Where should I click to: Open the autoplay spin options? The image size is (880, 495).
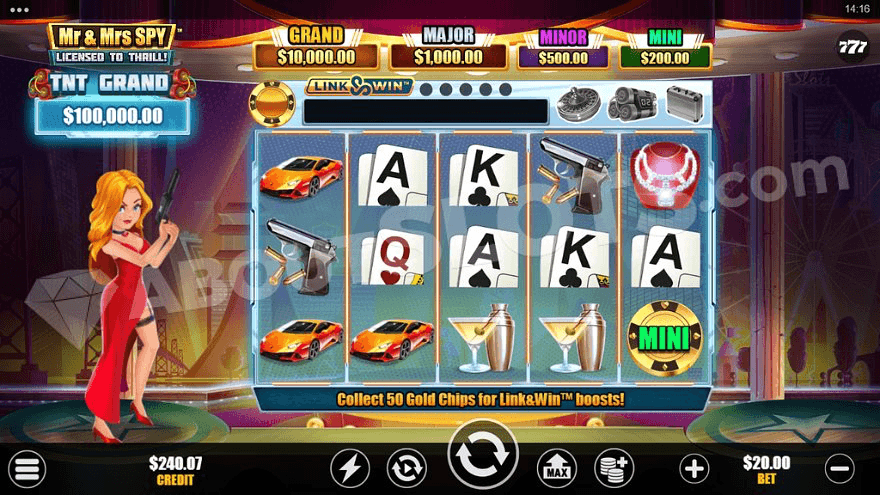click(407, 467)
